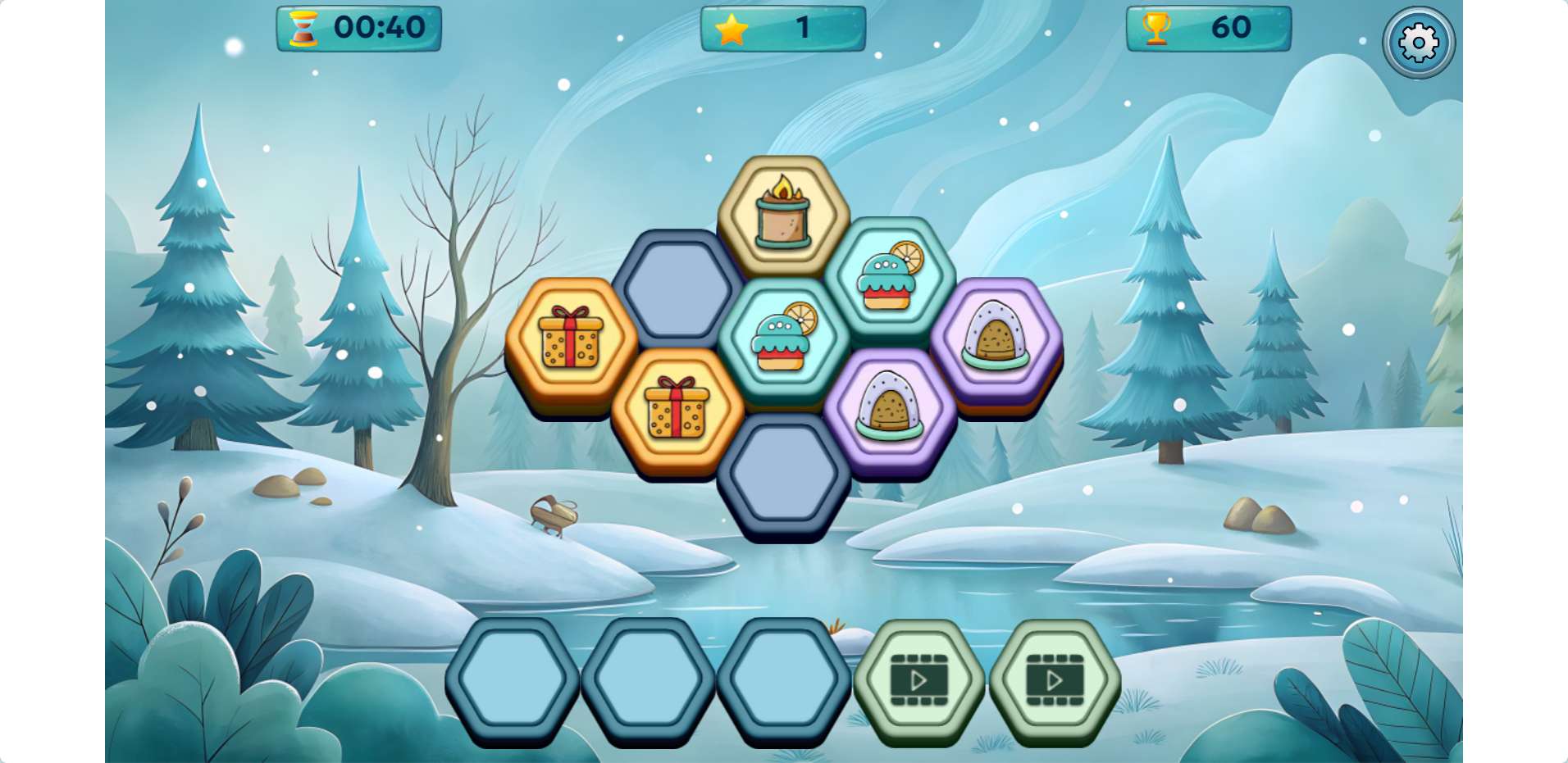Open the settings gear menu
The width and height of the screenshot is (1568, 763).
1418,43
